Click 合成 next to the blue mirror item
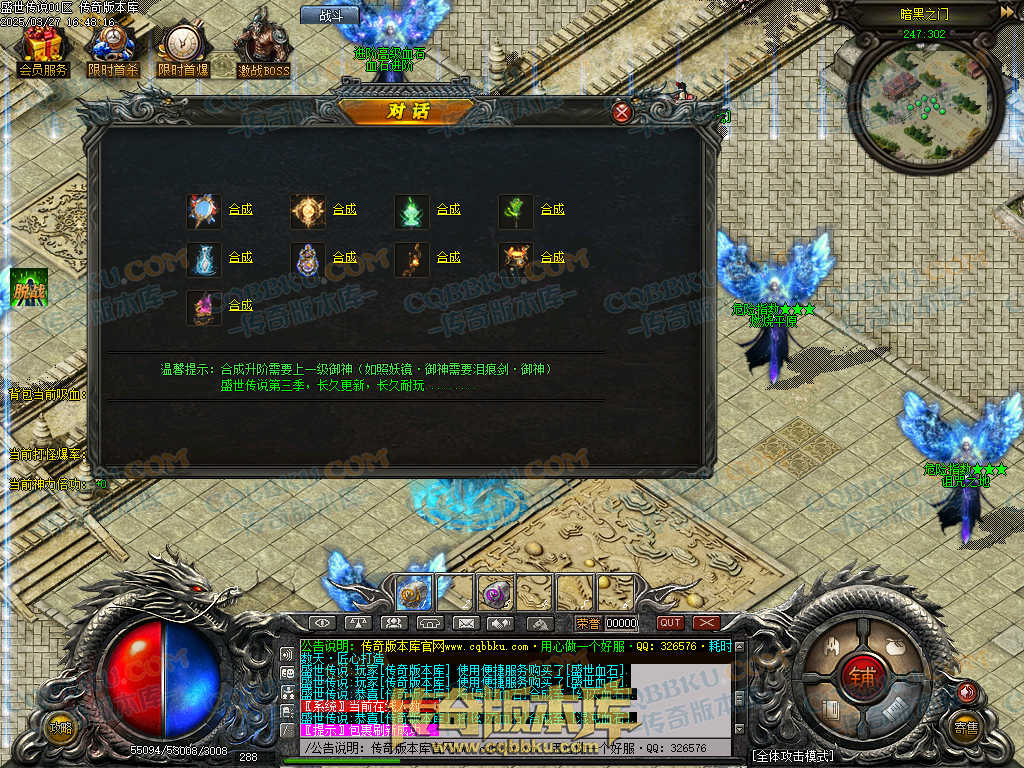 (x=241, y=210)
